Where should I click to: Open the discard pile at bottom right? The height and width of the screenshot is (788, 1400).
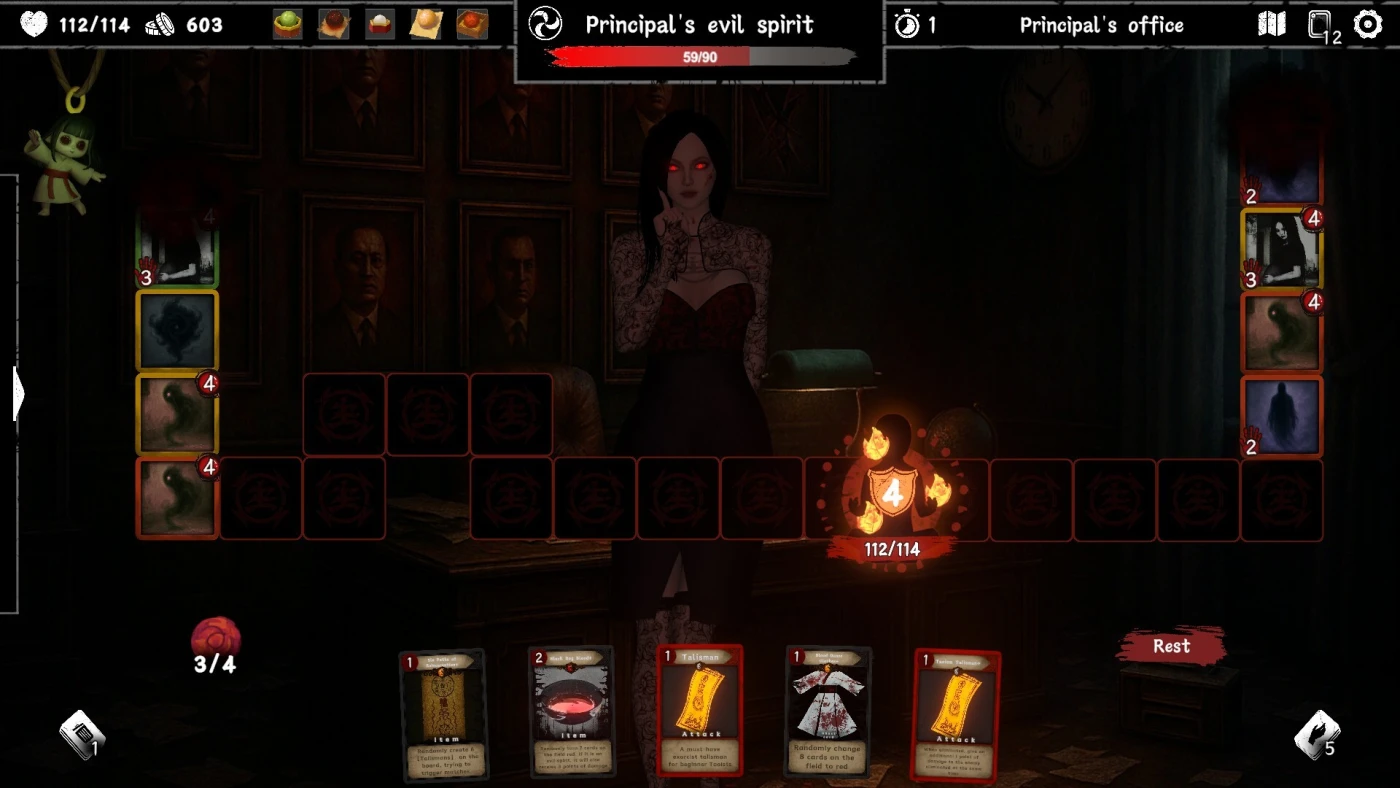click(1317, 737)
